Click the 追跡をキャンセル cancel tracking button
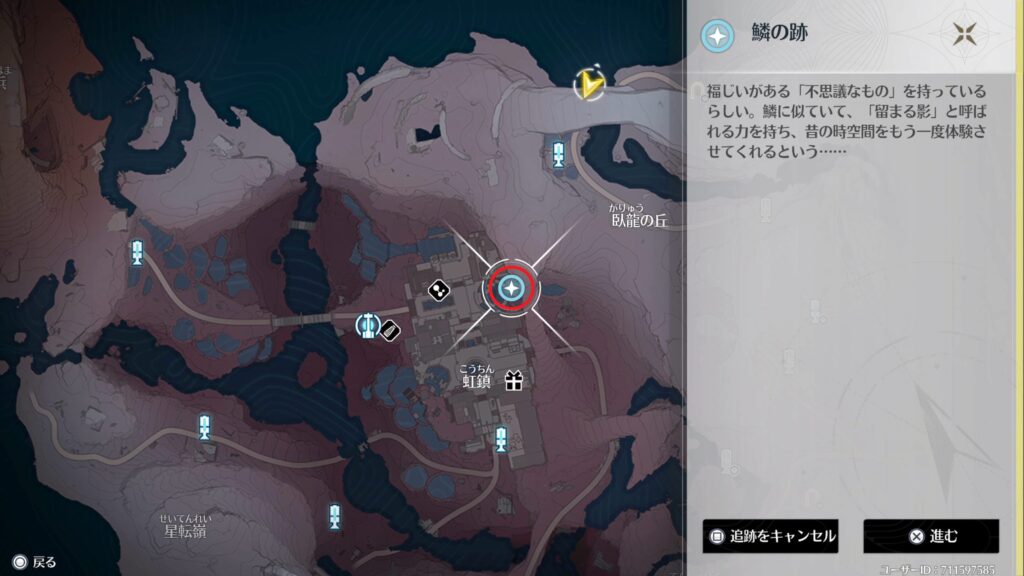Image resolution: width=1024 pixels, height=576 pixels. click(770, 536)
